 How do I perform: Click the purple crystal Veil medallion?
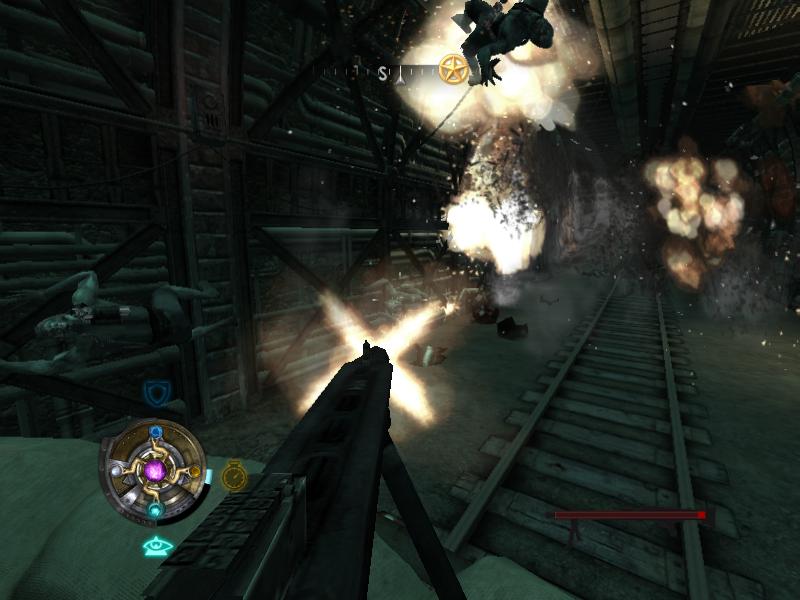click(x=154, y=469)
